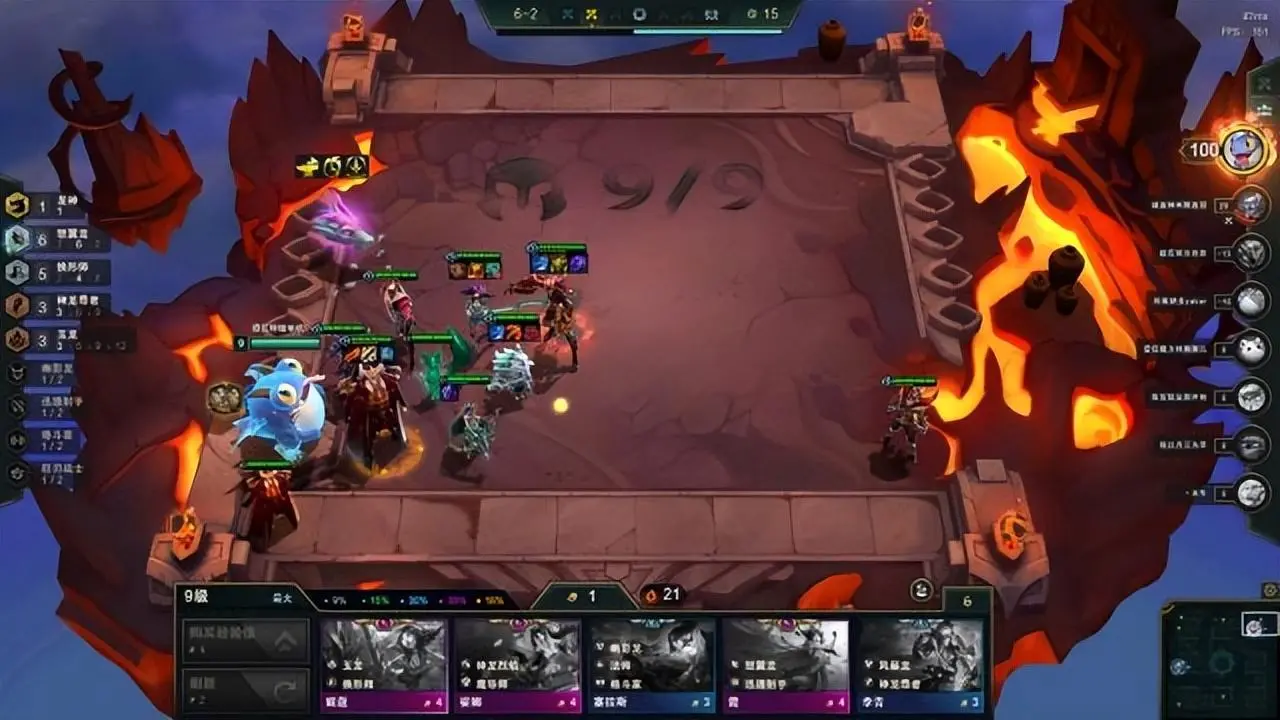Inspect the inactive Bruiser 1/2 trait

(17, 439)
